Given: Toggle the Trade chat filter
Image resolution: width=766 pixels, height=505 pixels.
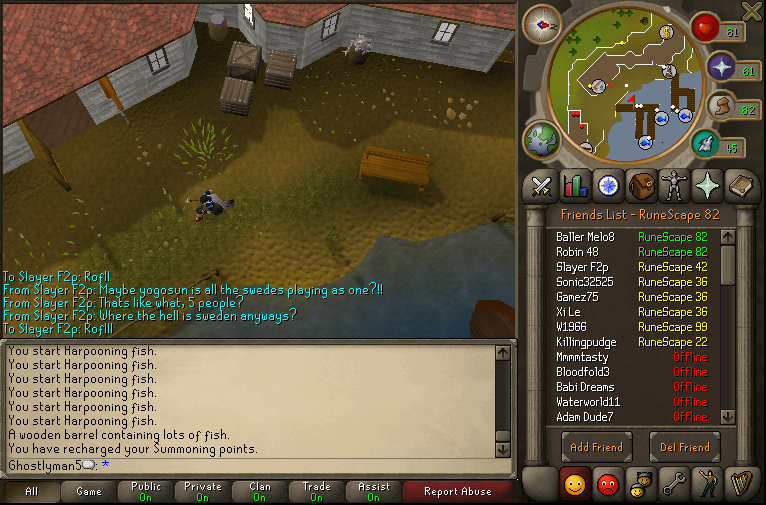Looking at the screenshot, I should point(316,491).
